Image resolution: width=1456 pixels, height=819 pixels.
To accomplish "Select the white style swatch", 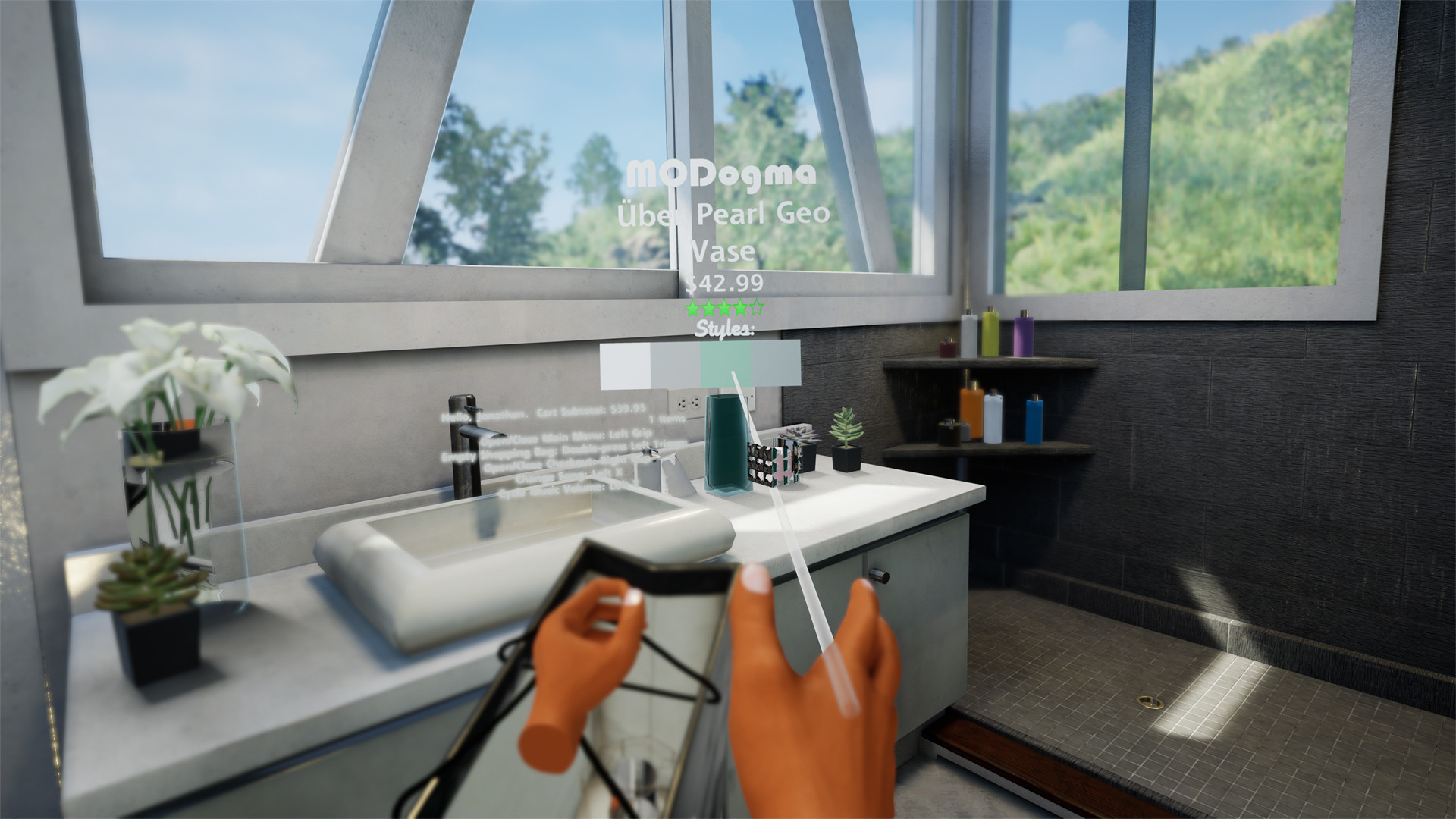I will click(626, 366).
